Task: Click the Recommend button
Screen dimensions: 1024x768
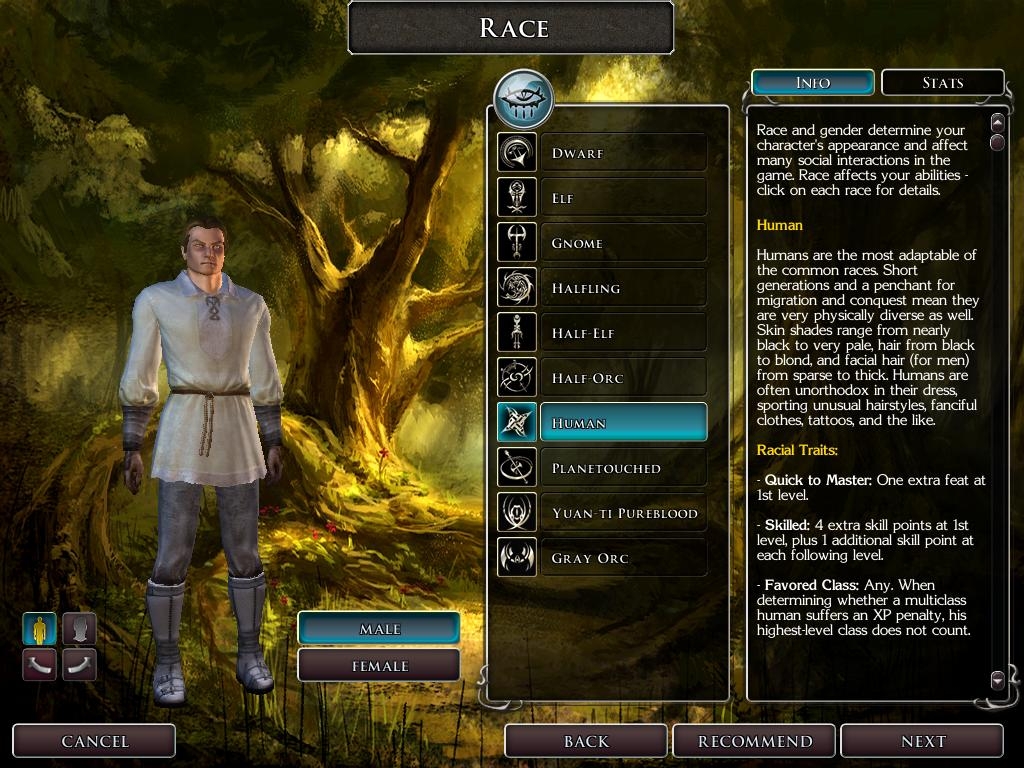Action: pyautogui.click(x=755, y=741)
